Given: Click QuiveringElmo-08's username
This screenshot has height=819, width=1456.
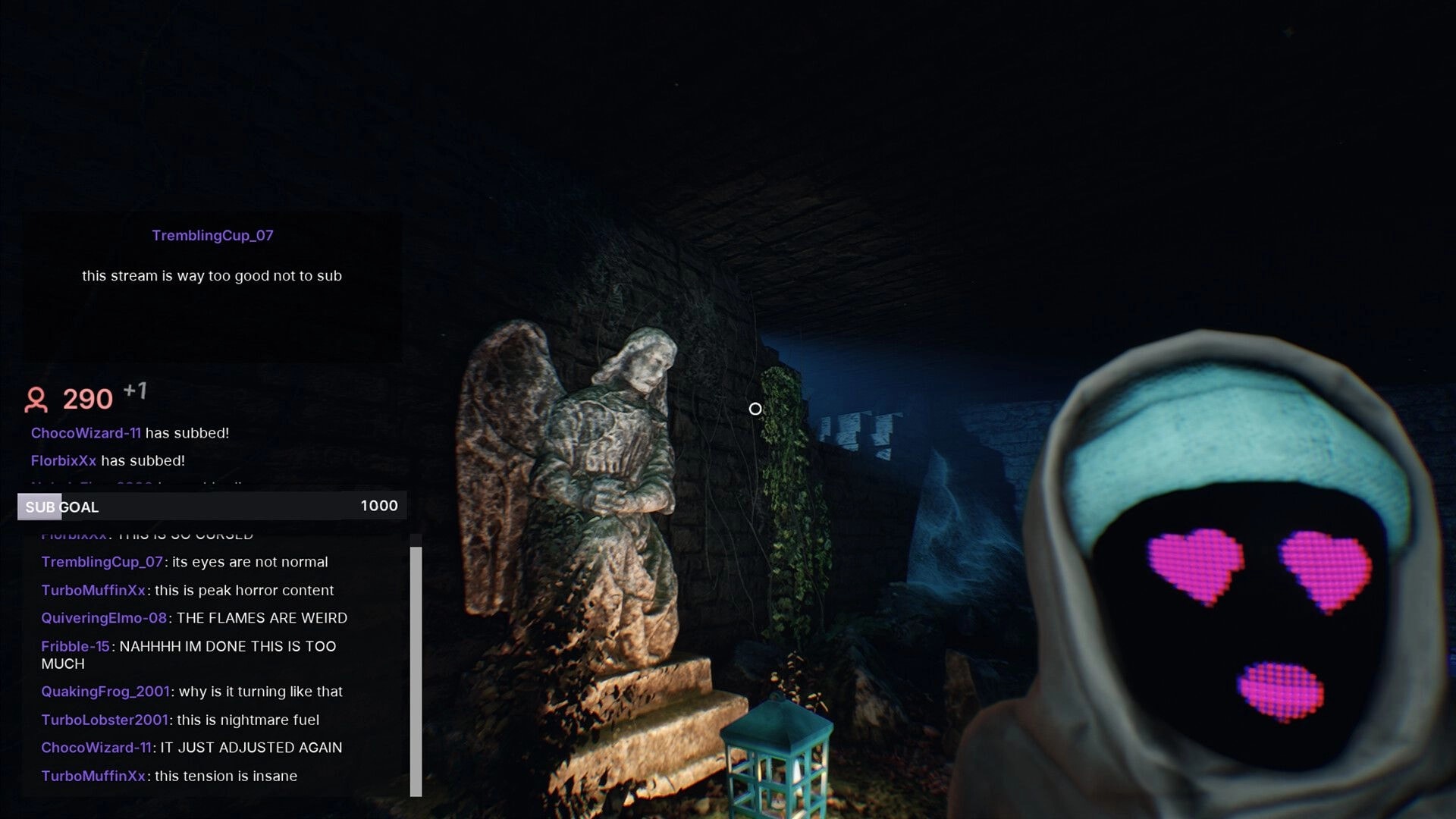Looking at the screenshot, I should 103,618.
